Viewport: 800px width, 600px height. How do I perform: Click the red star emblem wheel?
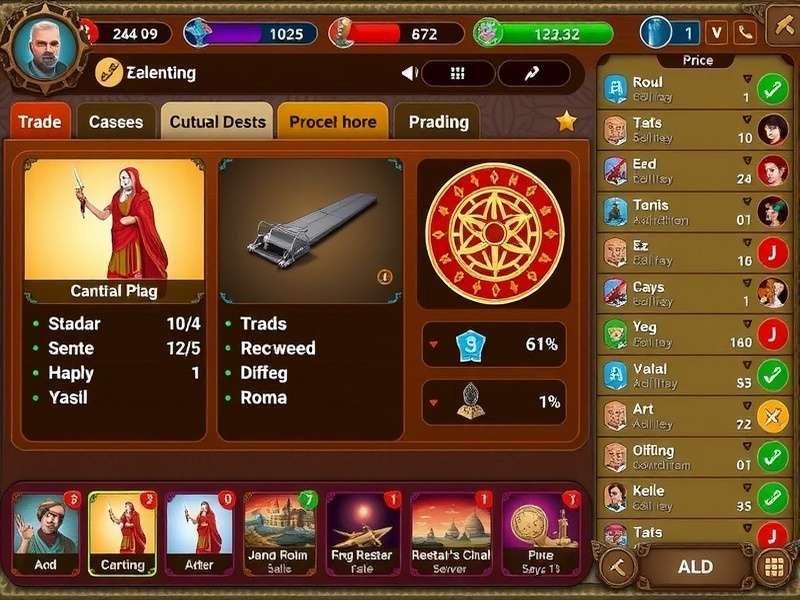pyautogui.click(x=493, y=233)
